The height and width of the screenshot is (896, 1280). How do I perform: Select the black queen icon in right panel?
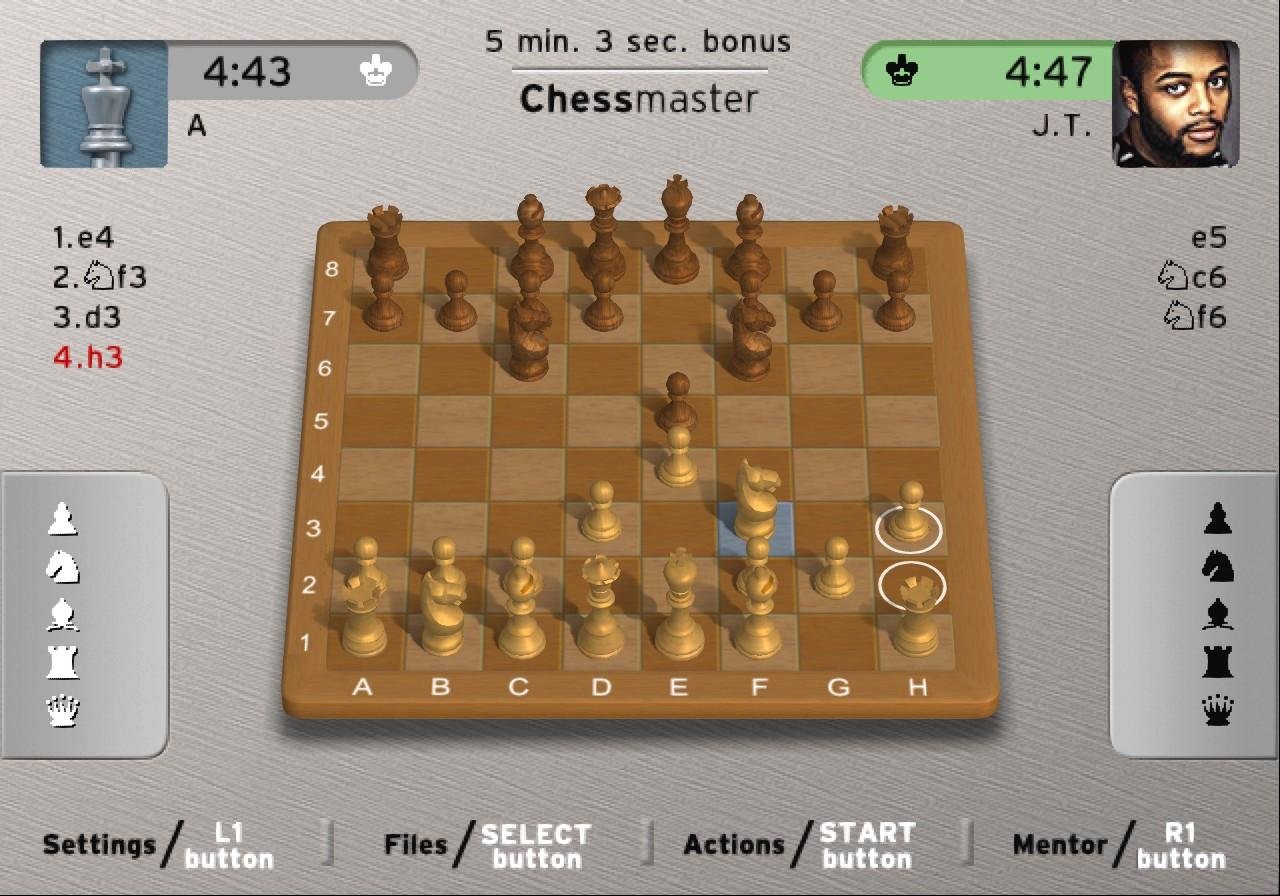click(1216, 709)
